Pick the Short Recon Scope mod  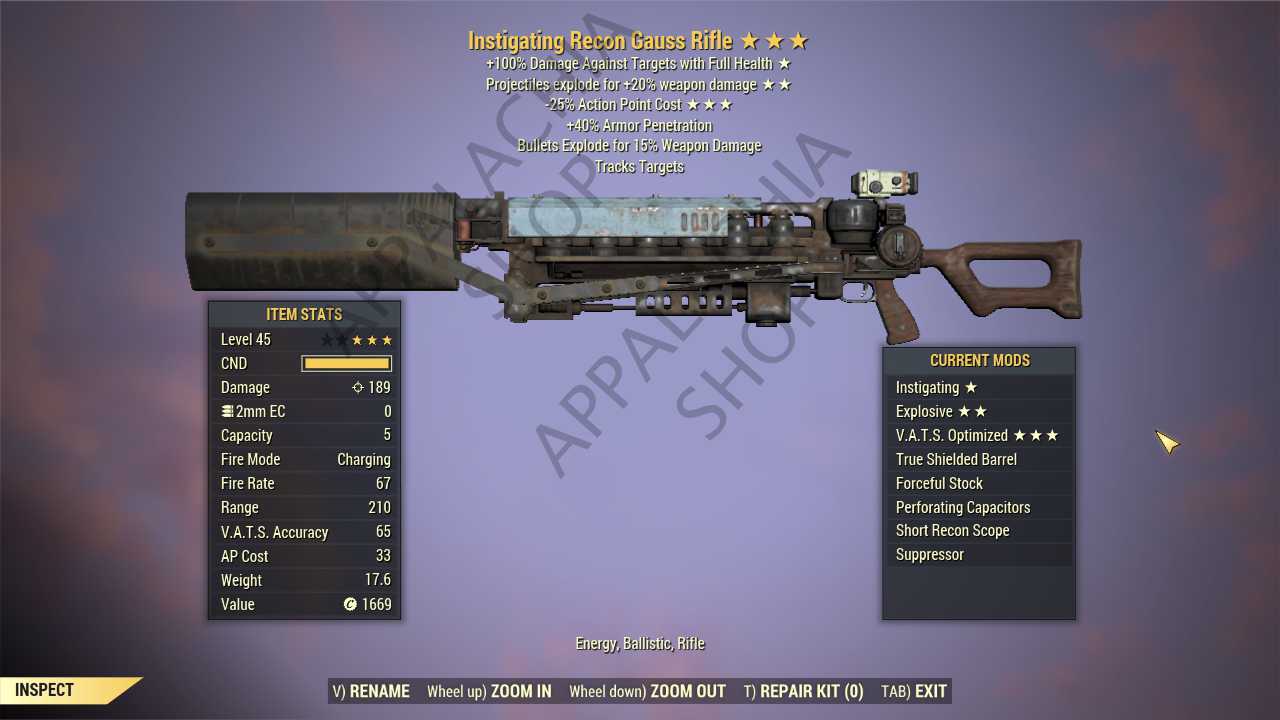click(978, 531)
